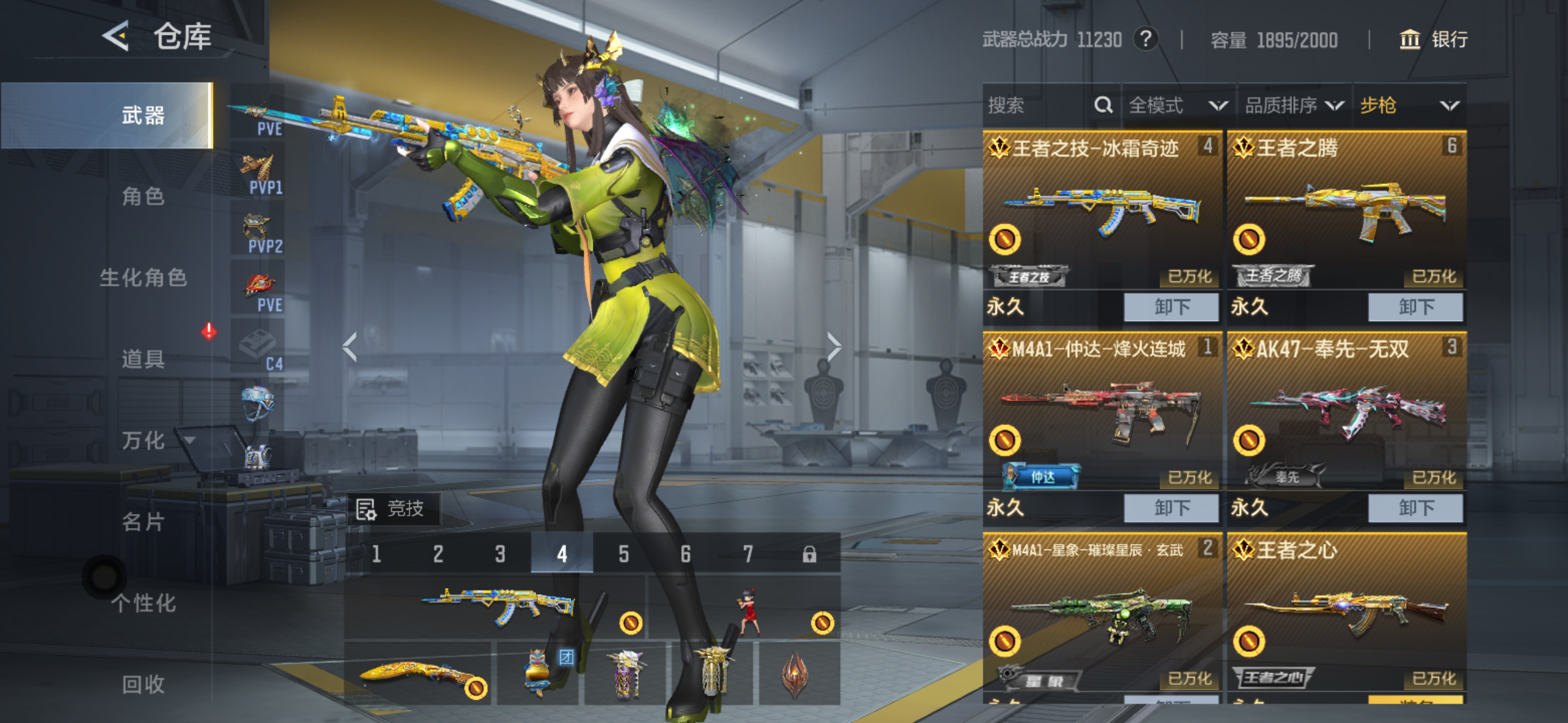Show weapon power help question mark

coord(1145,40)
